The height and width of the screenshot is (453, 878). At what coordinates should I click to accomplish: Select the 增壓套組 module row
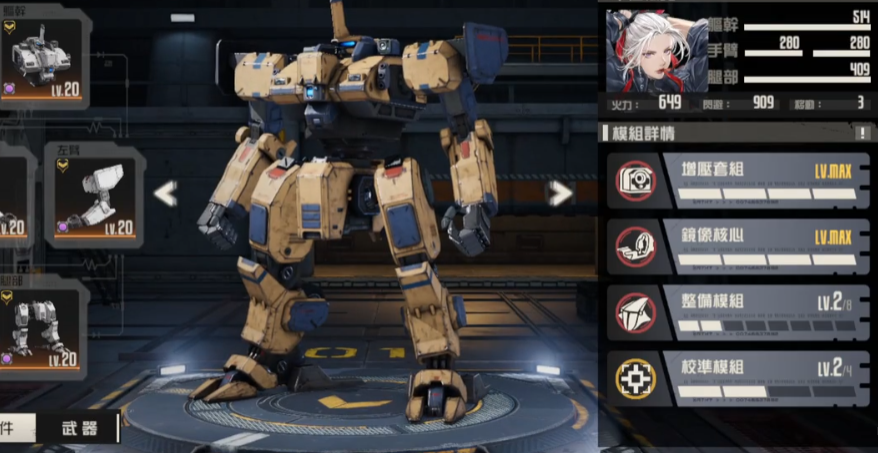[738, 180]
